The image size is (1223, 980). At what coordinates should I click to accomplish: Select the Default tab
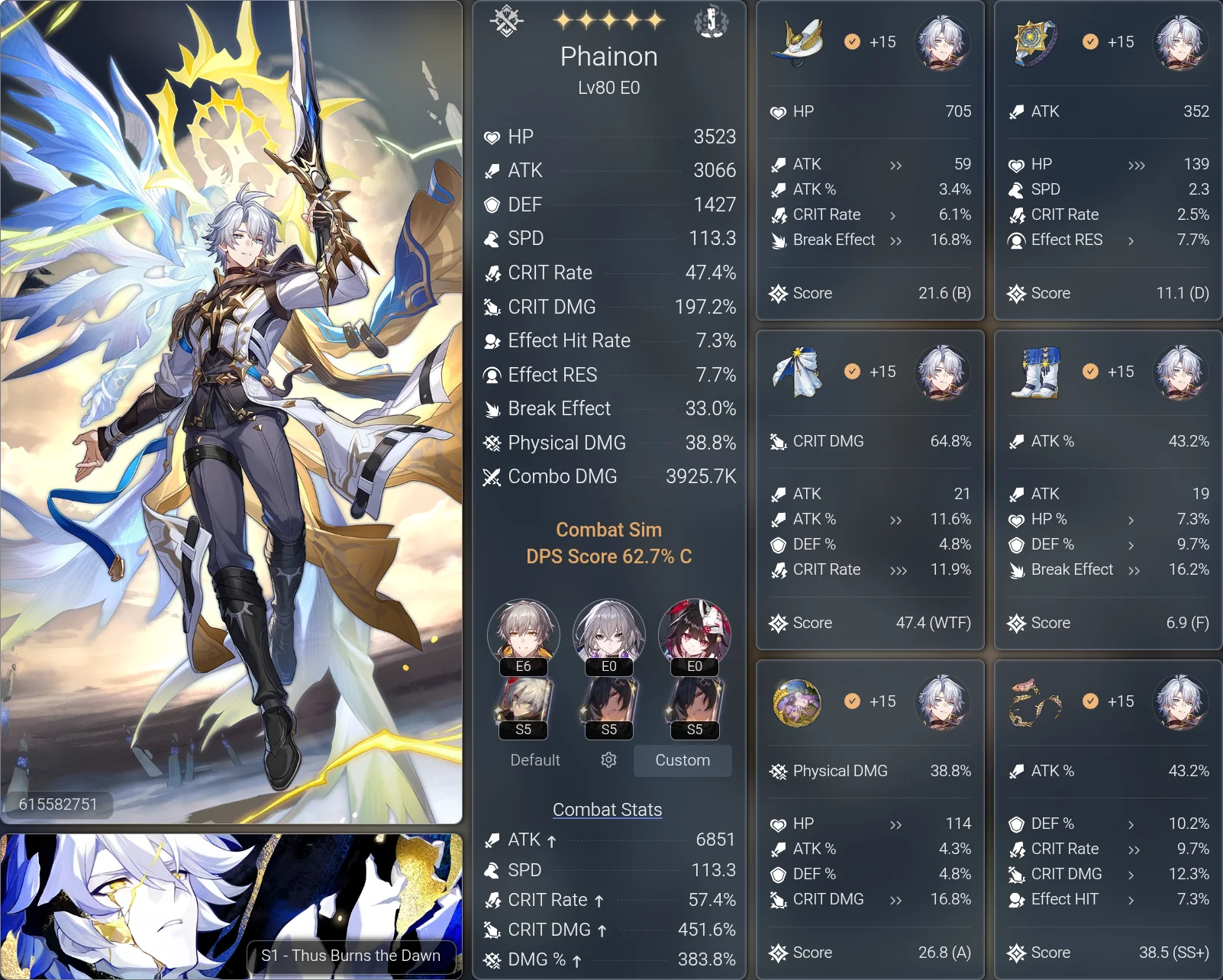tap(534, 760)
